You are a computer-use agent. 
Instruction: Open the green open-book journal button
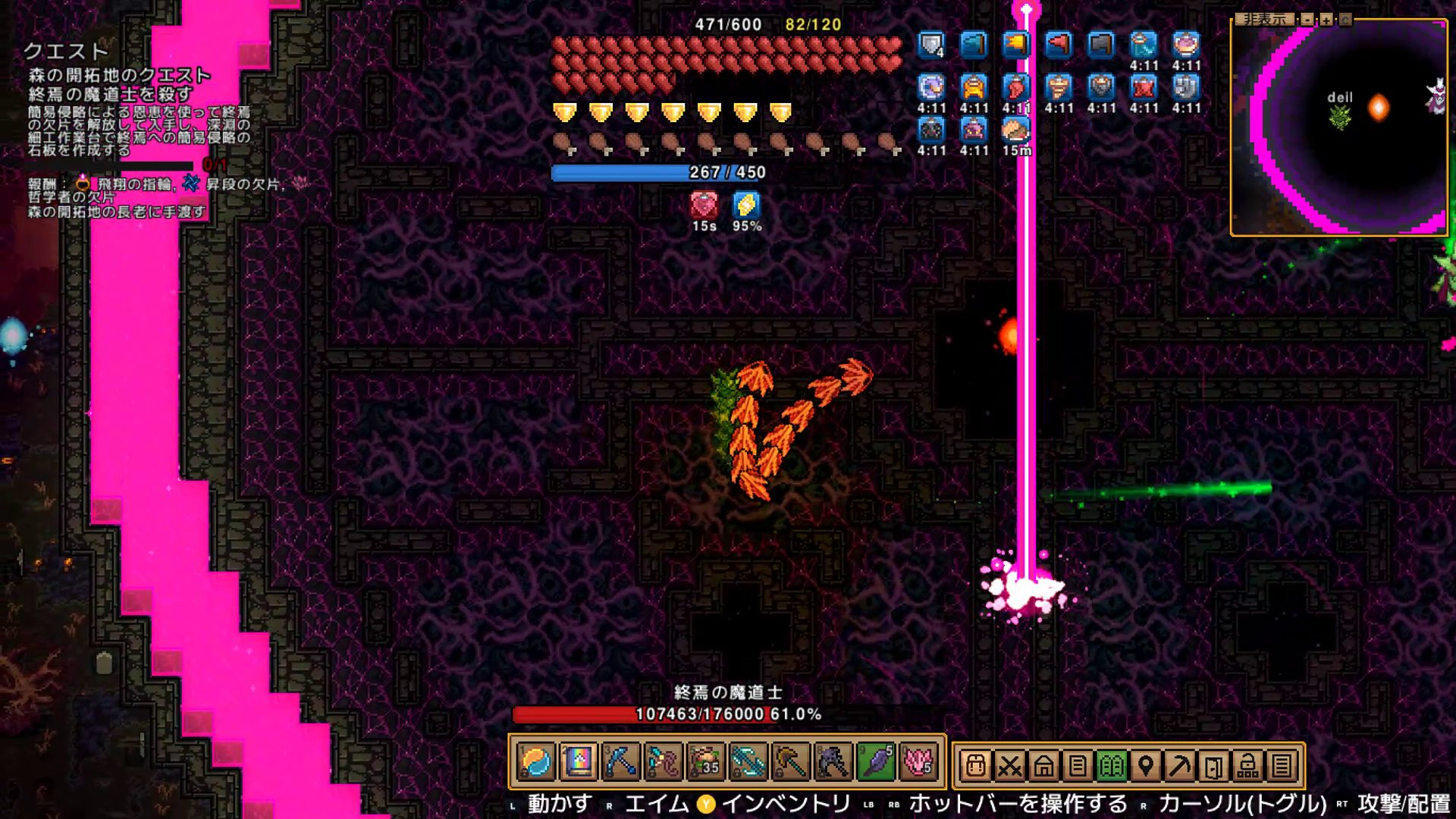click(1111, 766)
